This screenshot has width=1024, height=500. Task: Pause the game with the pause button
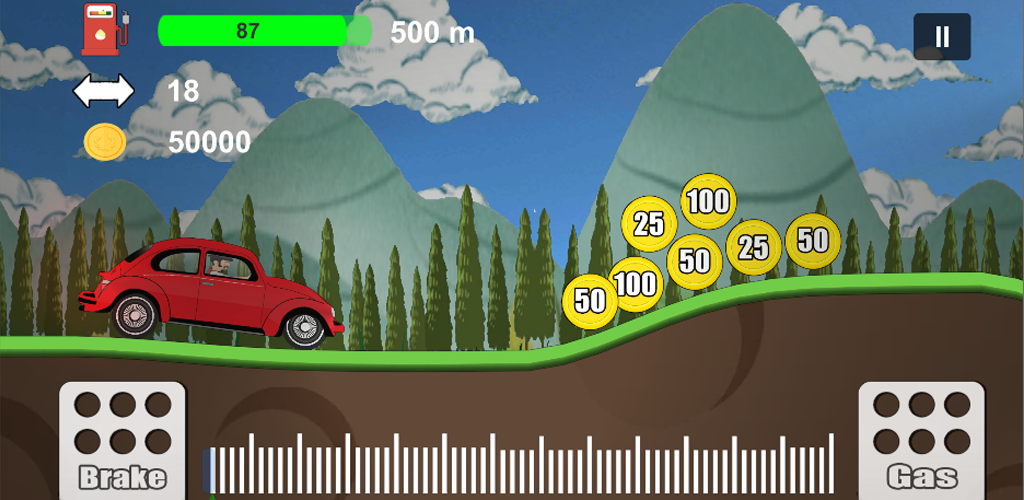pos(941,37)
